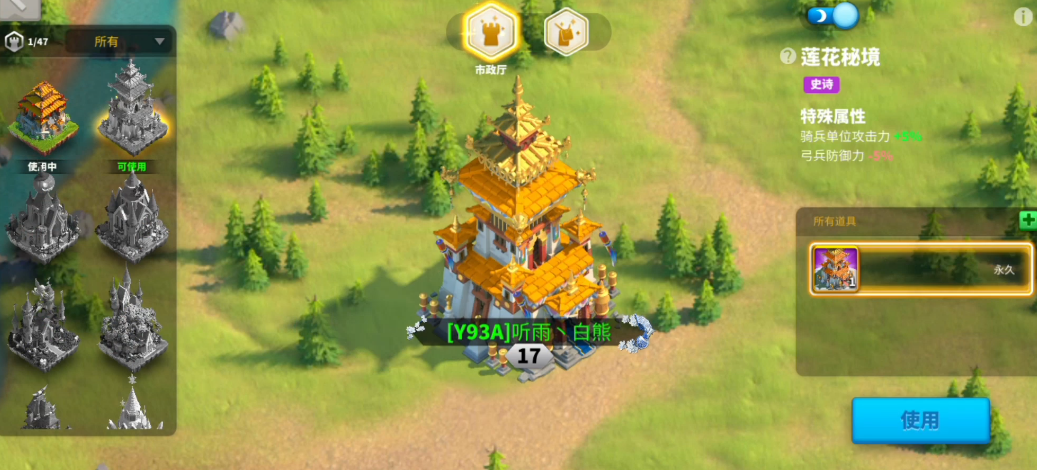Click the blue 使用 (Use) button
1037x470 pixels.
920,420
